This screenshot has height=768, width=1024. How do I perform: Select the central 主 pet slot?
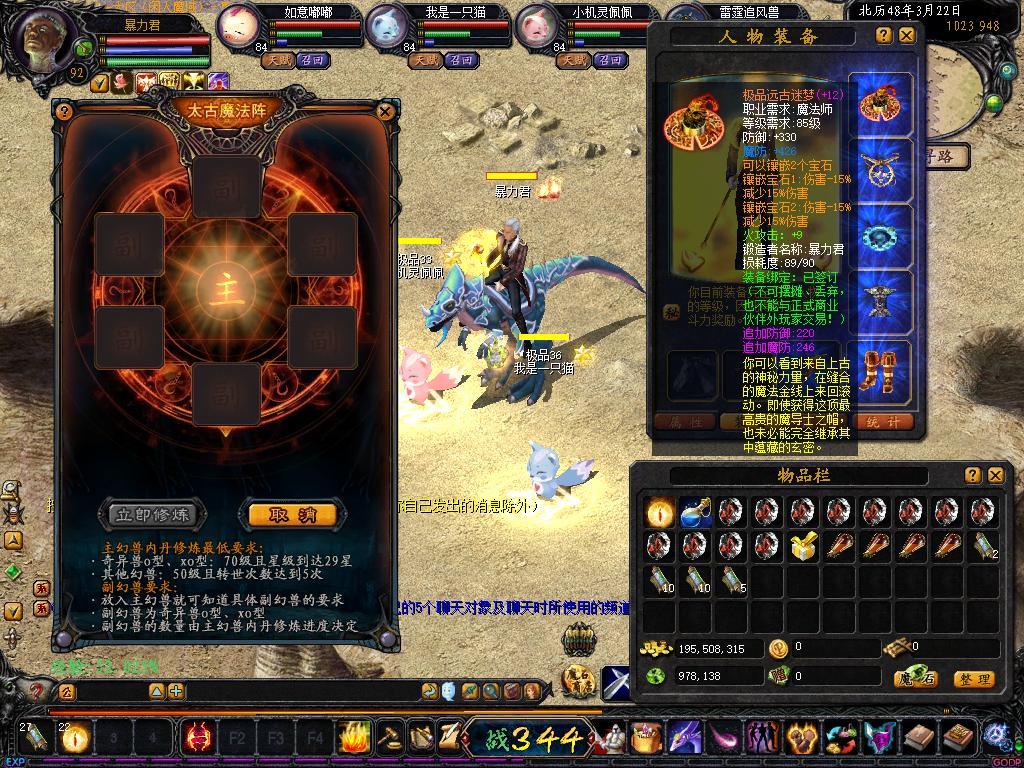[225, 289]
